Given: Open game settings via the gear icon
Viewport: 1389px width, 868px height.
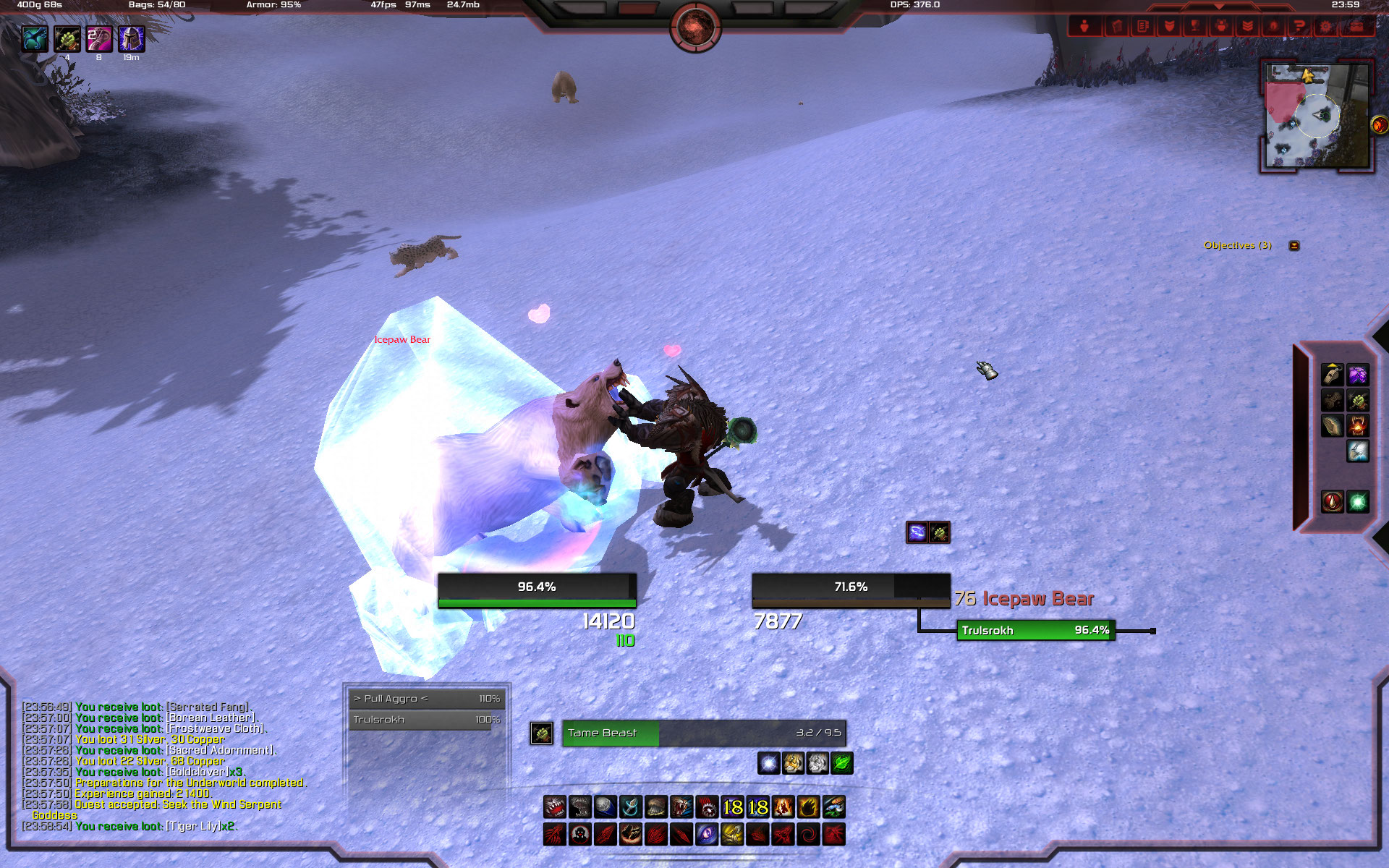Looking at the screenshot, I should [x=1326, y=27].
